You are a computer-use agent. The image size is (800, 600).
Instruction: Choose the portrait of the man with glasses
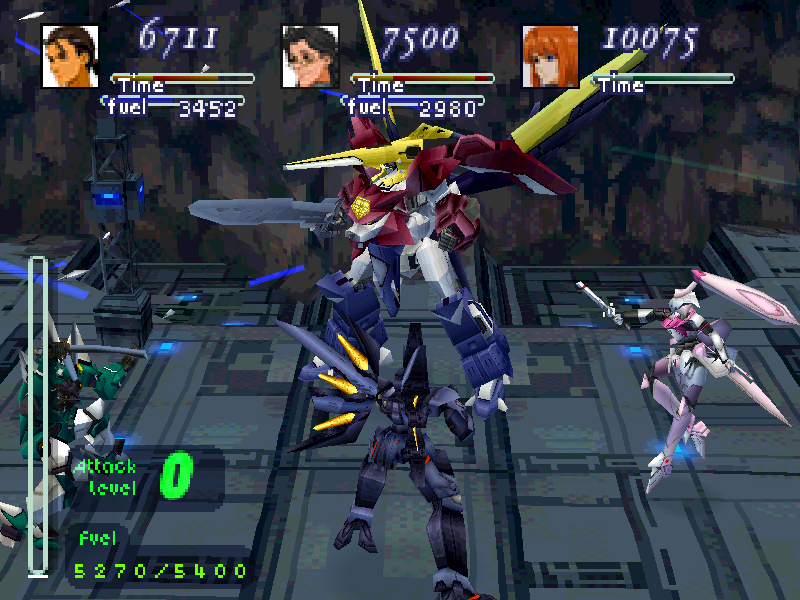tap(310, 56)
